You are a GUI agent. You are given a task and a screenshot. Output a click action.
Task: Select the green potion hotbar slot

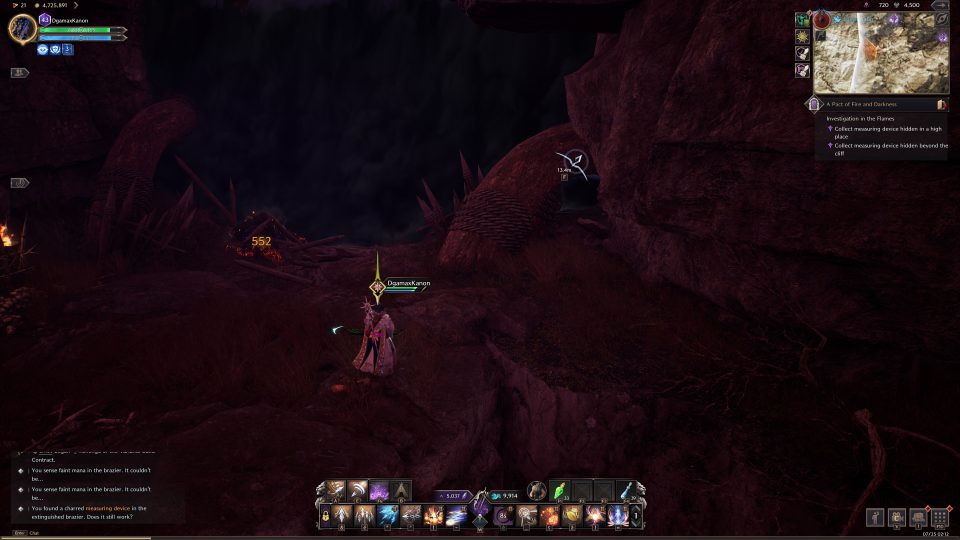pyautogui.click(x=560, y=490)
